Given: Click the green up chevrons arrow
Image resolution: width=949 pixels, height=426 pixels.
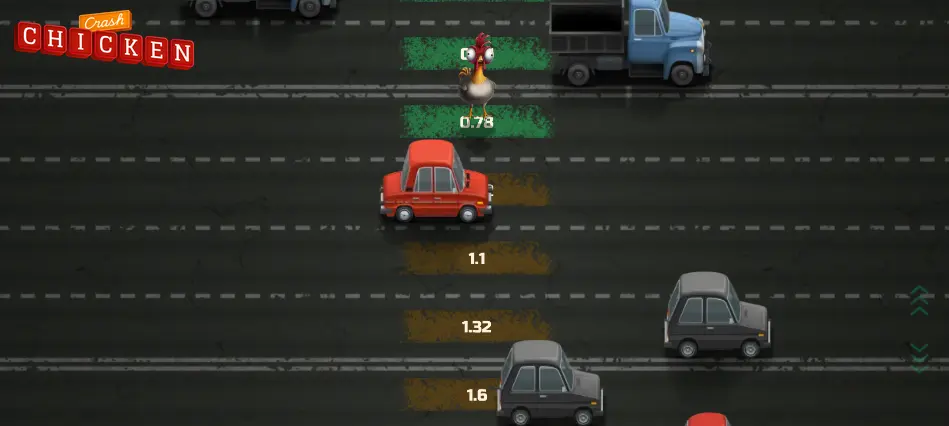Looking at the screenshot, I should pyautogui.click(x=919, y=300).
